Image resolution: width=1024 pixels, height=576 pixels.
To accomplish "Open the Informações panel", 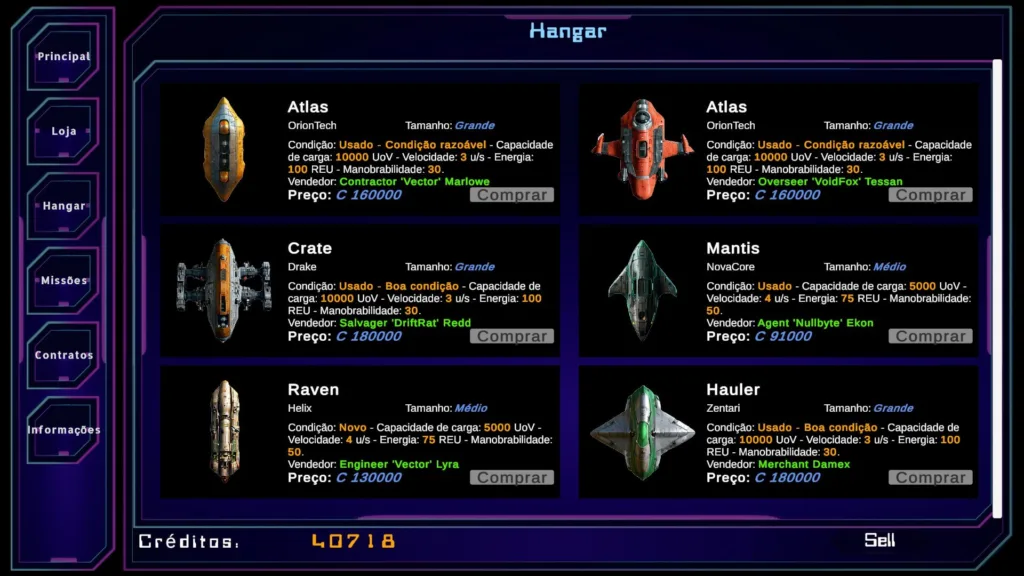I will click(64, 430).
